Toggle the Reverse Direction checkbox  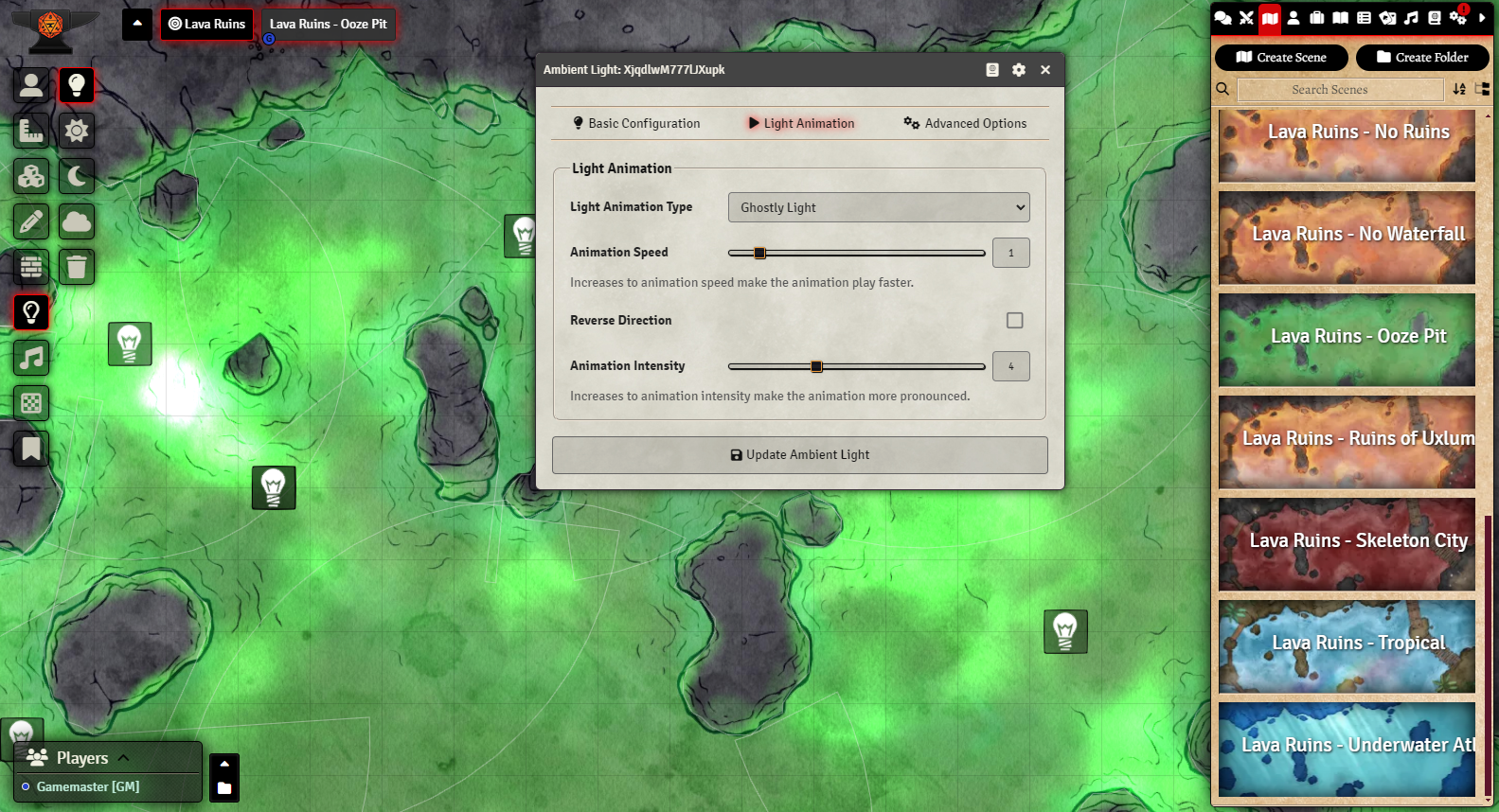pyautogui.click(x=1014, y=321)
